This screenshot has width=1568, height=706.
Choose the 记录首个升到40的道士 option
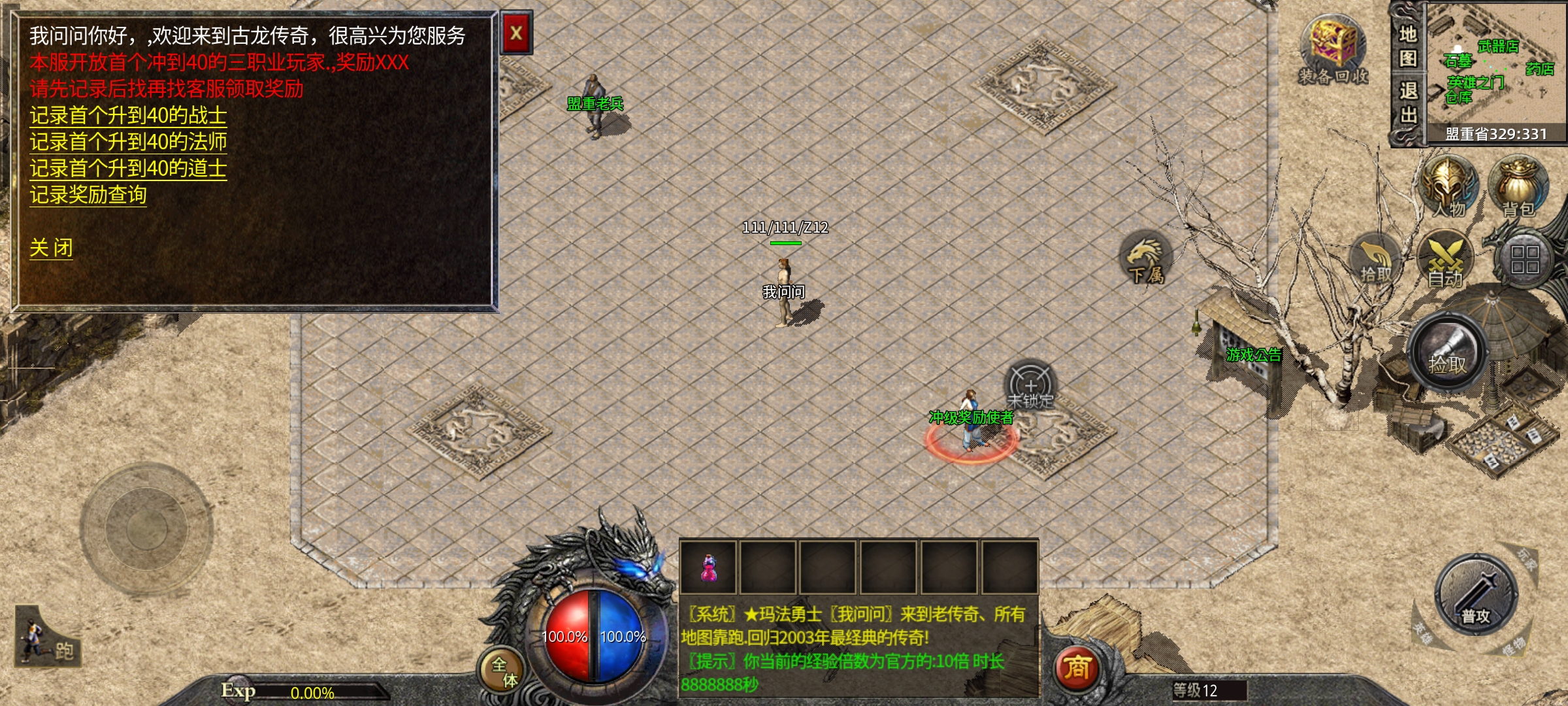click(128, 169)
